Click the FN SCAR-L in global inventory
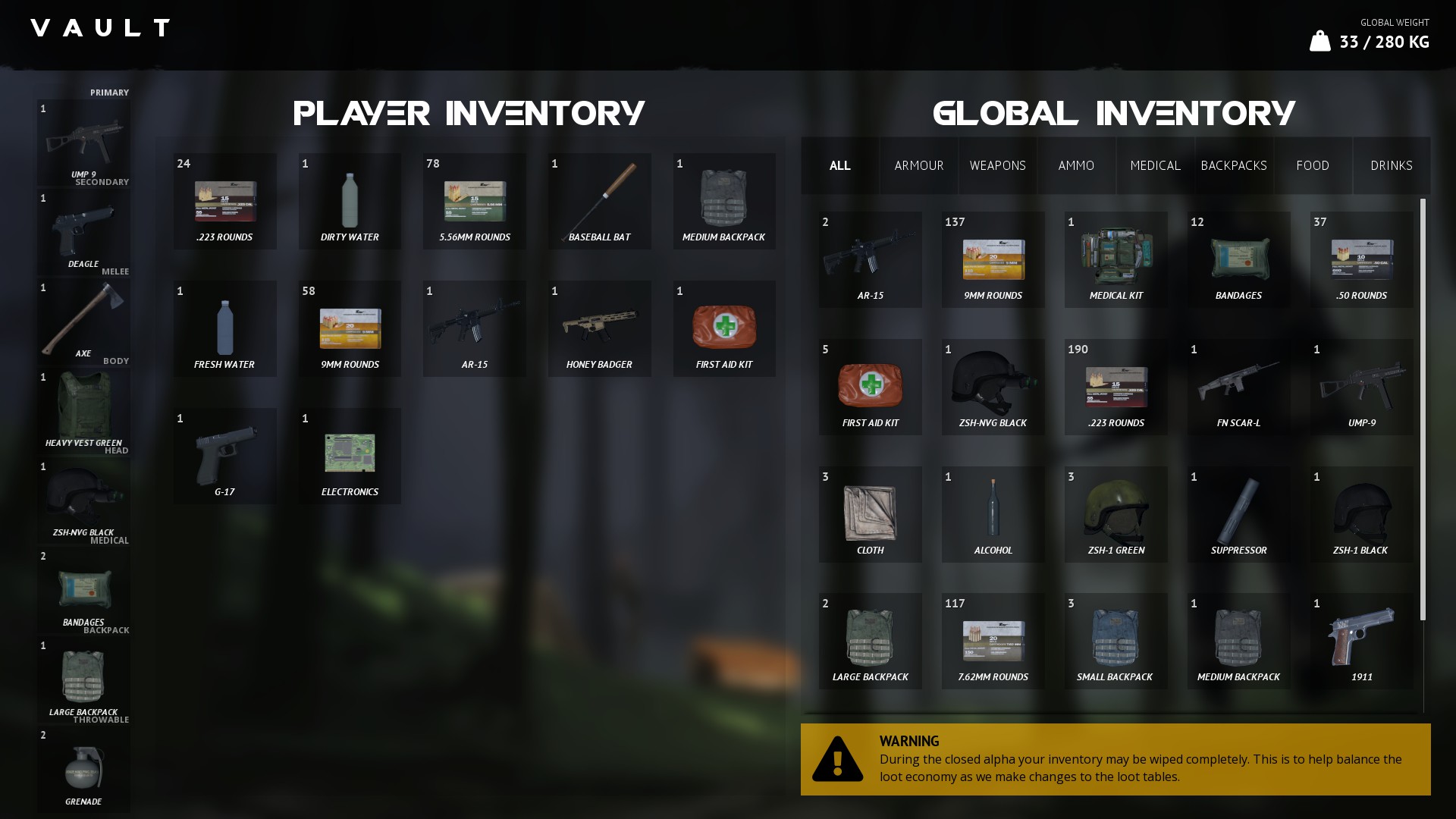1456x819 pixels. [x=1238, y=387]
